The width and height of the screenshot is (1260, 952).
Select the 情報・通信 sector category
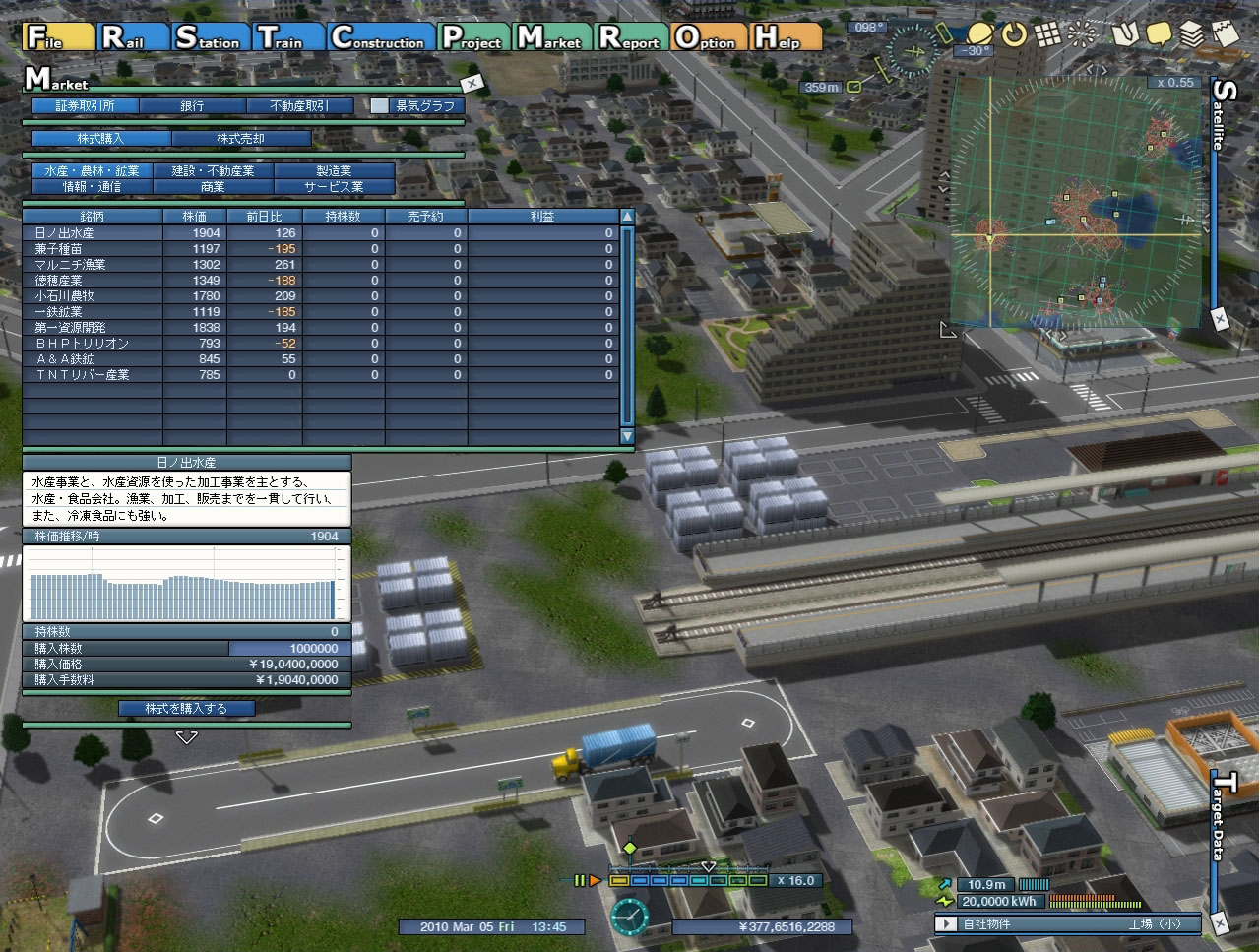(92, 186)
